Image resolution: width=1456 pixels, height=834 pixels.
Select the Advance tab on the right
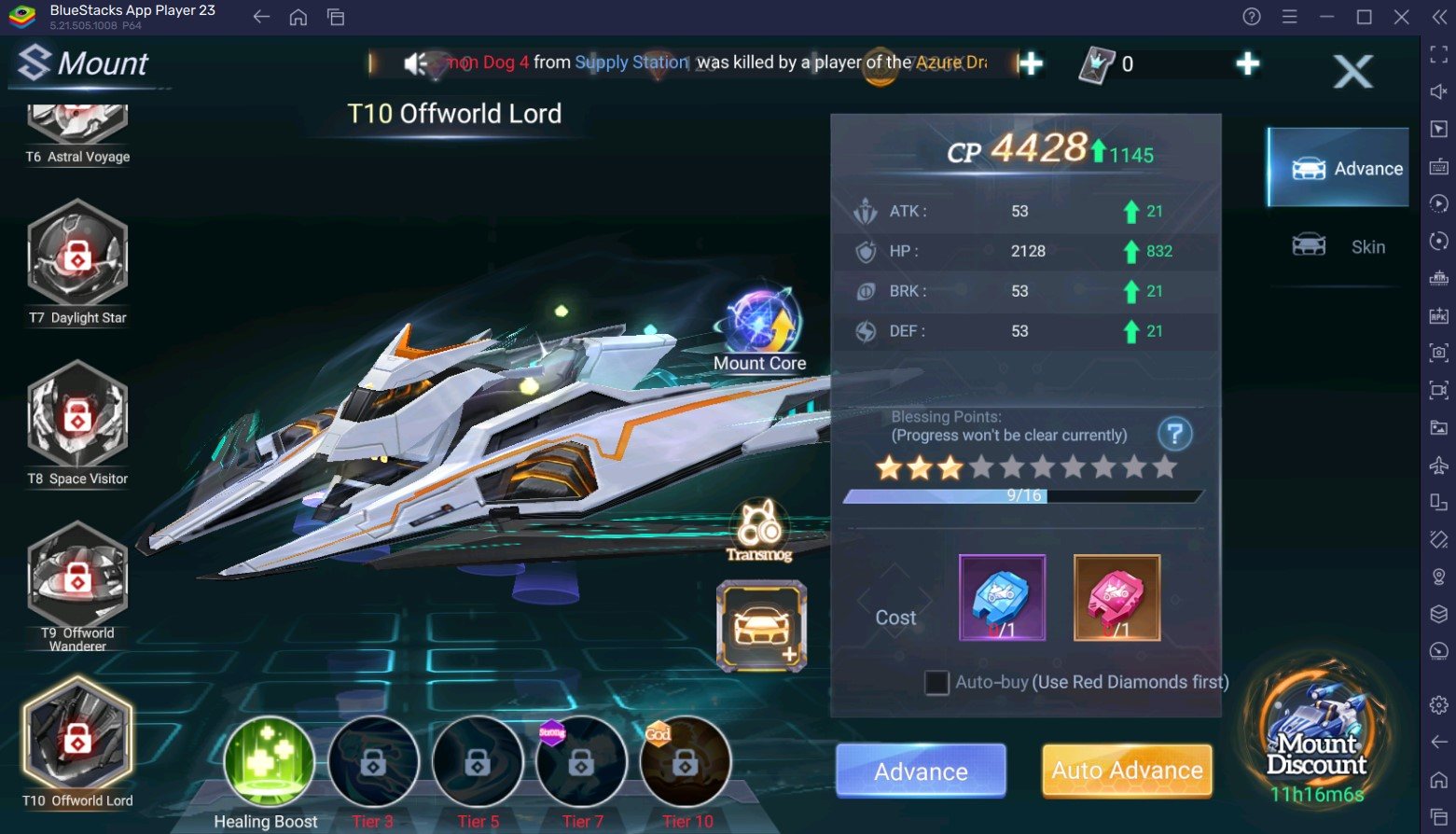pyautogui.click(x=1338, y=168)
